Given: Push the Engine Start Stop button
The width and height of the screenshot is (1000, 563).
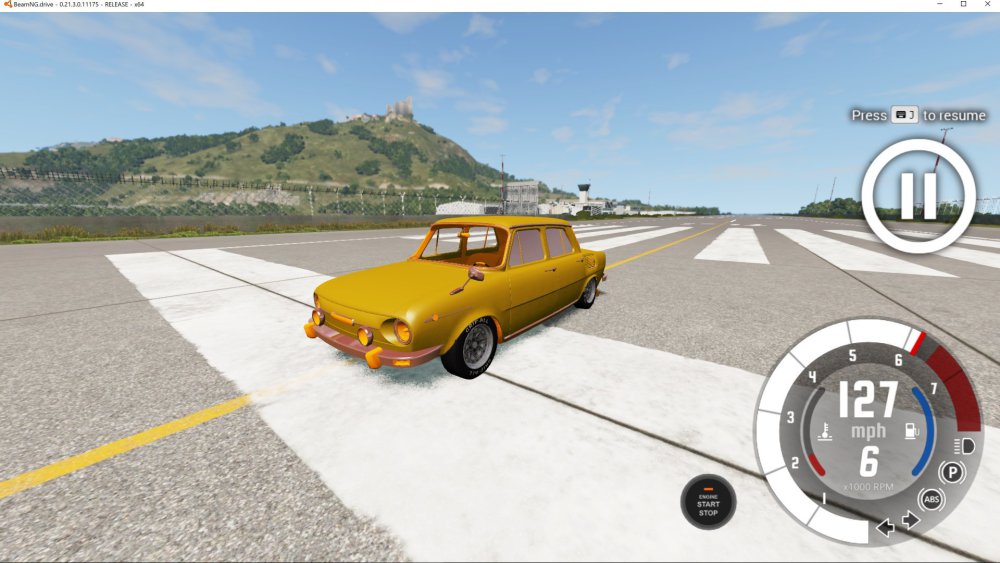Looking at the screenshot, I should click(708, 502).
